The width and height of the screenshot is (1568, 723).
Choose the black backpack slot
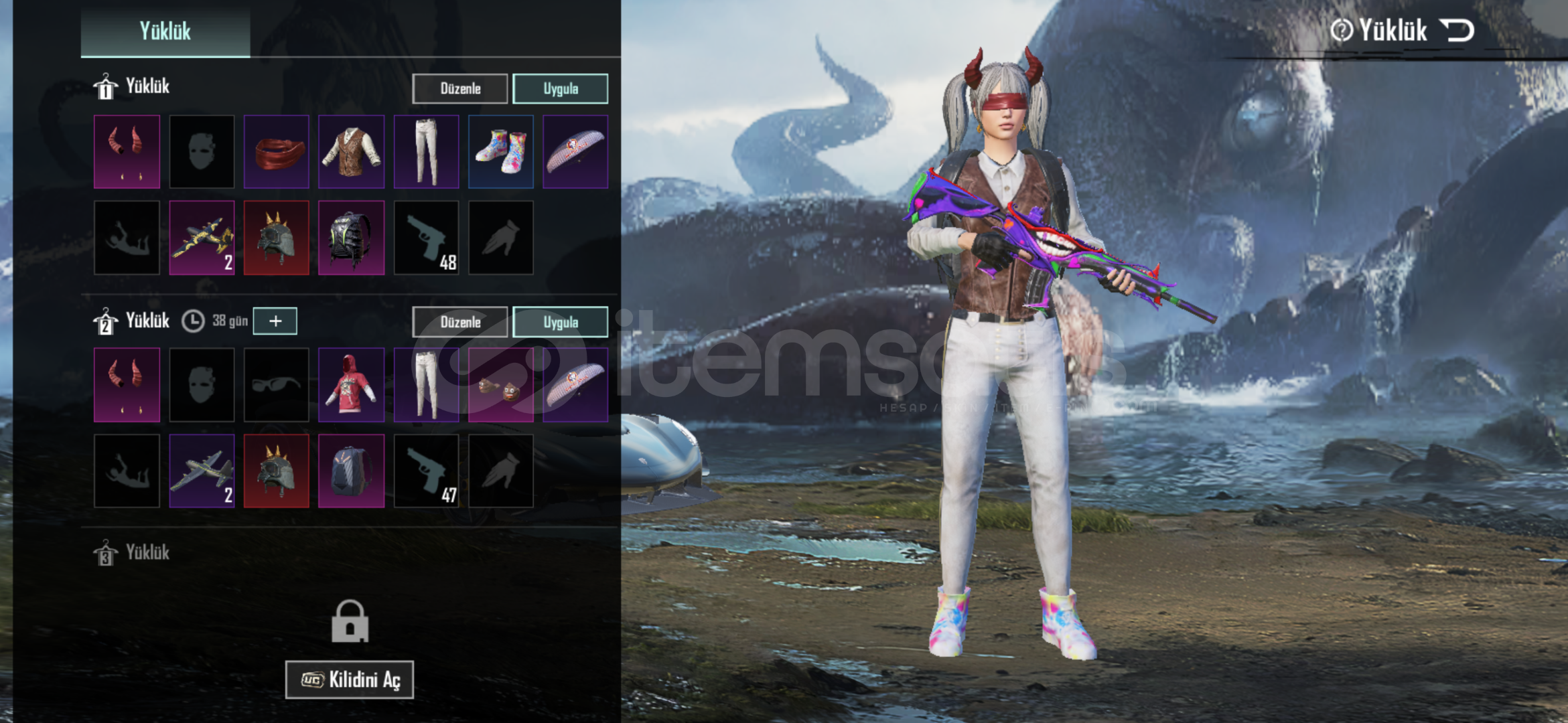[x=352, y=238]
